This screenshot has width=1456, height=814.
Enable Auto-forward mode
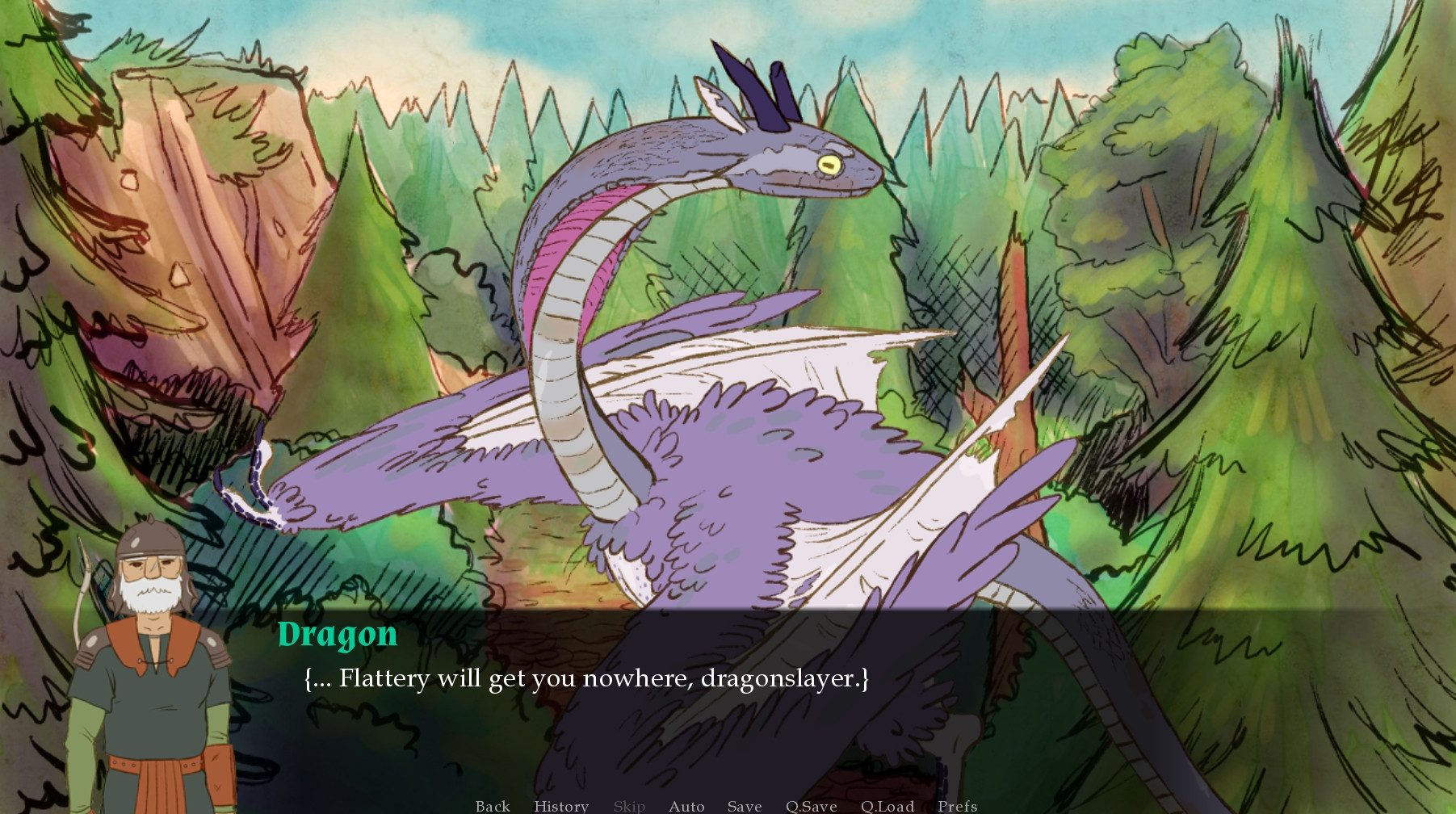pyautogui.click(x=686, y=805)
